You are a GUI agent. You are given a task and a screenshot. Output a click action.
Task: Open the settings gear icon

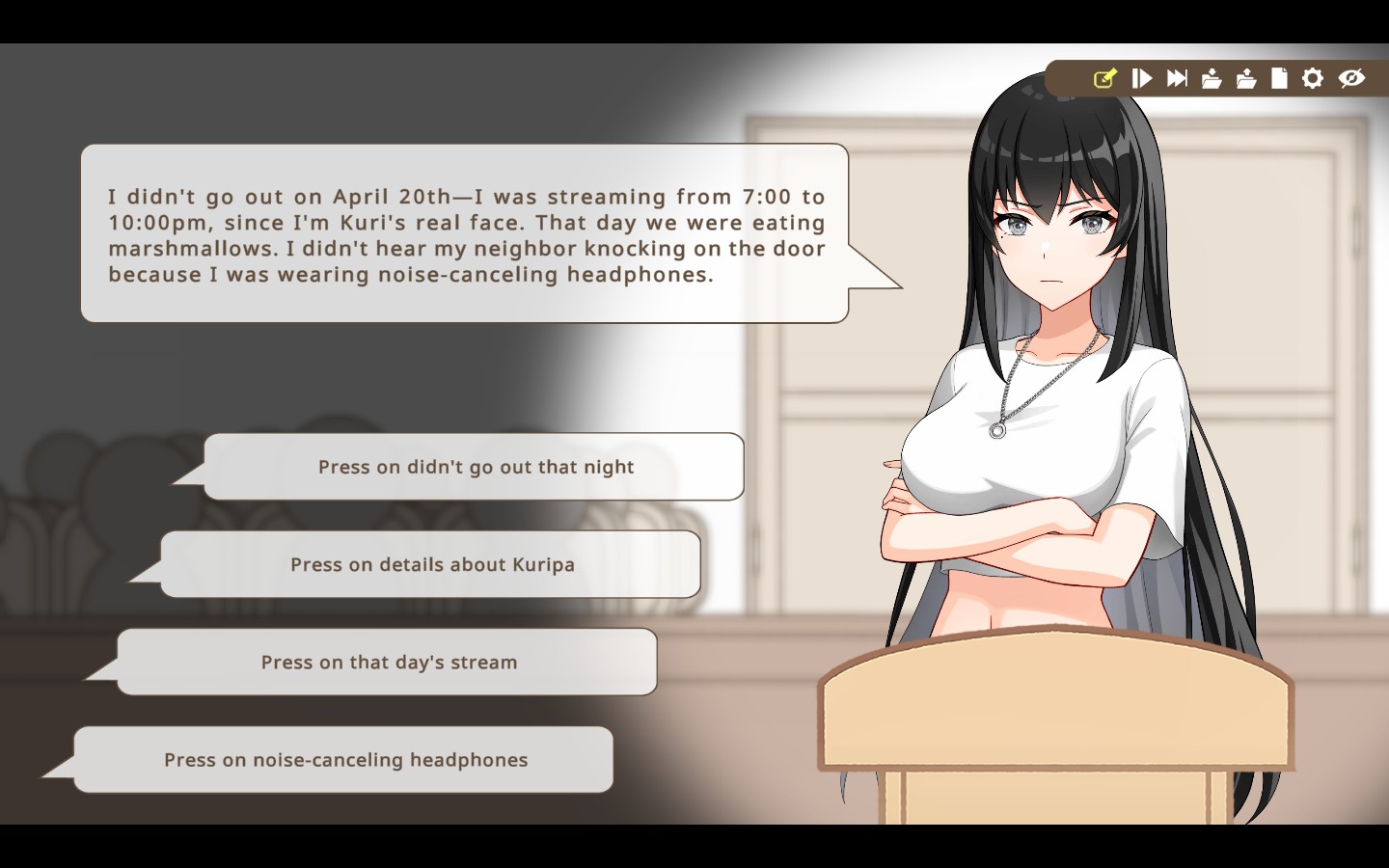coord(1313,78)
